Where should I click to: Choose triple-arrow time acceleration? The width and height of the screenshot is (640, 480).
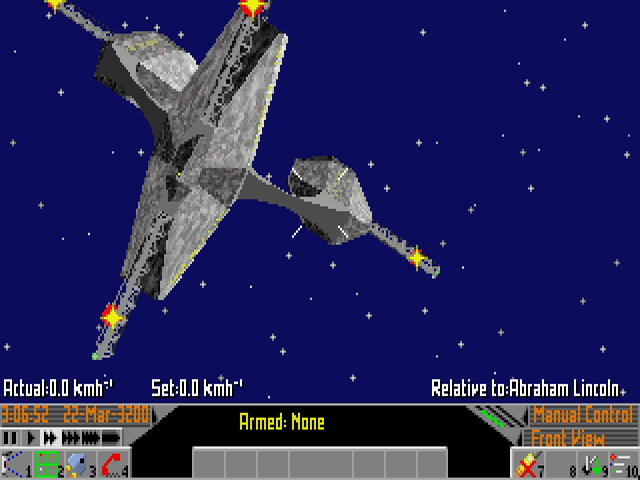(71, 438)
